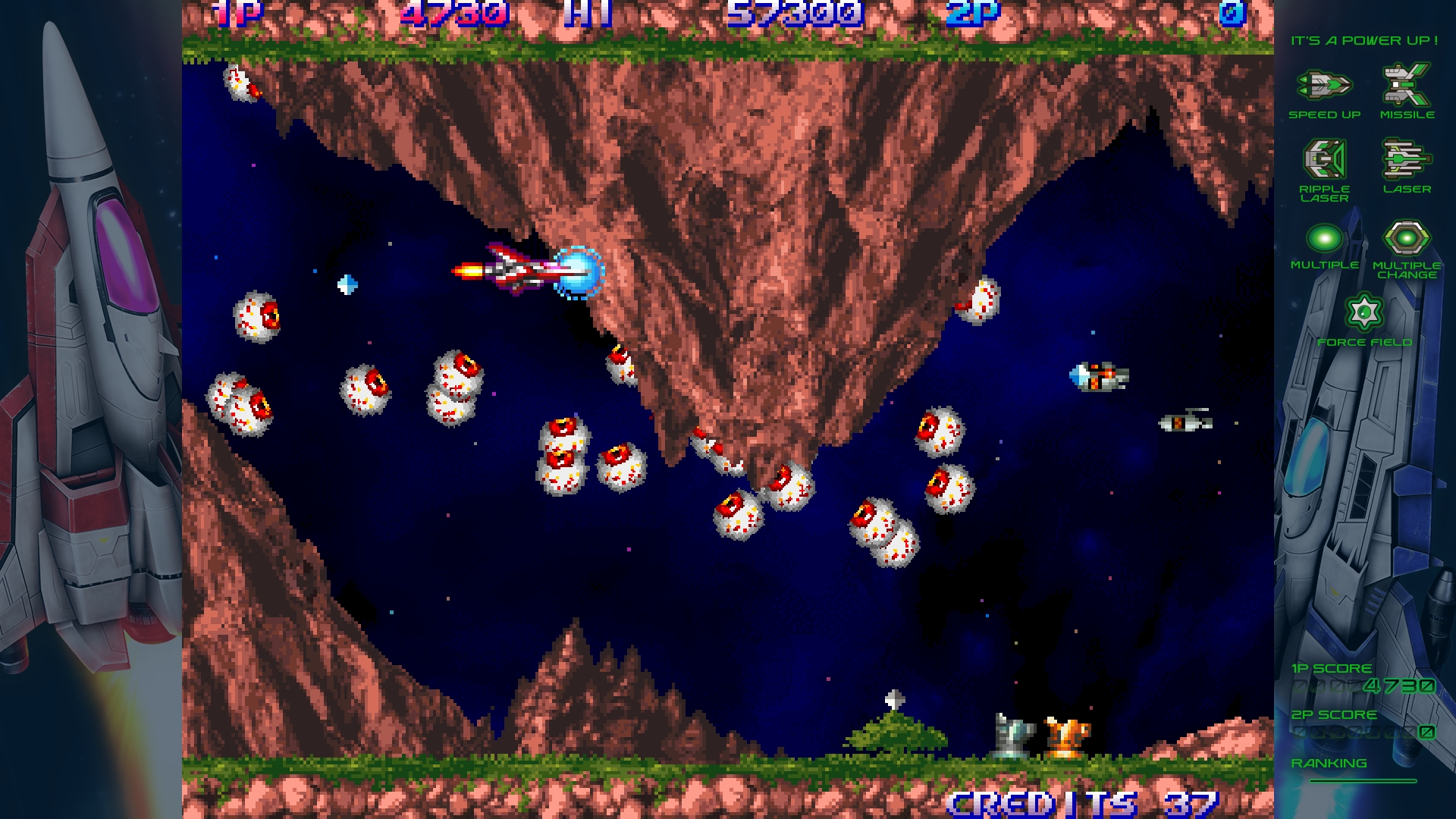Activate the Force Field star icon
Viewport: 1456px width, 819px height.
(1364, 312)
